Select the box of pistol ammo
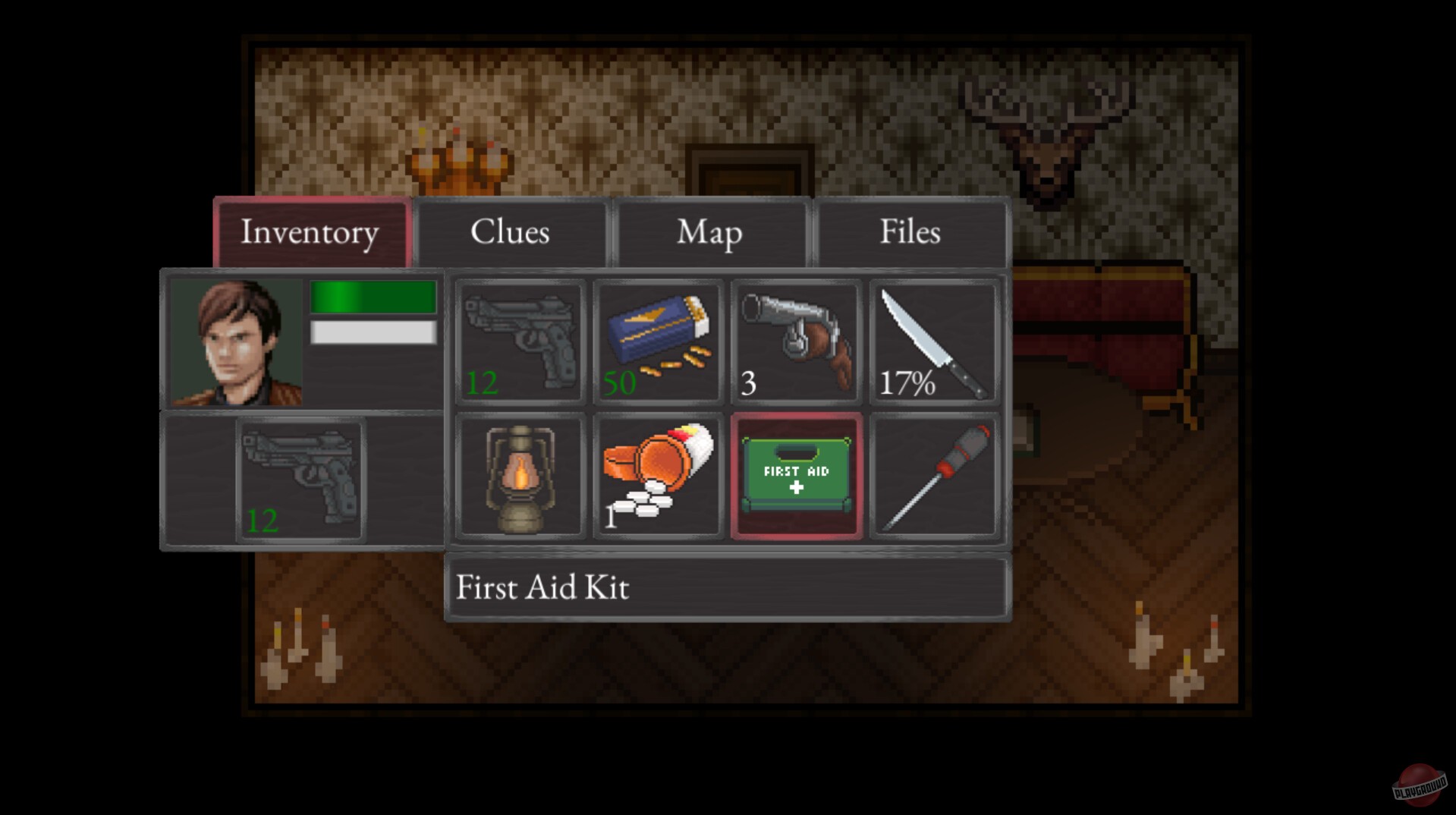The width and height of the screenshot is (1456, 815). [656, 341]
